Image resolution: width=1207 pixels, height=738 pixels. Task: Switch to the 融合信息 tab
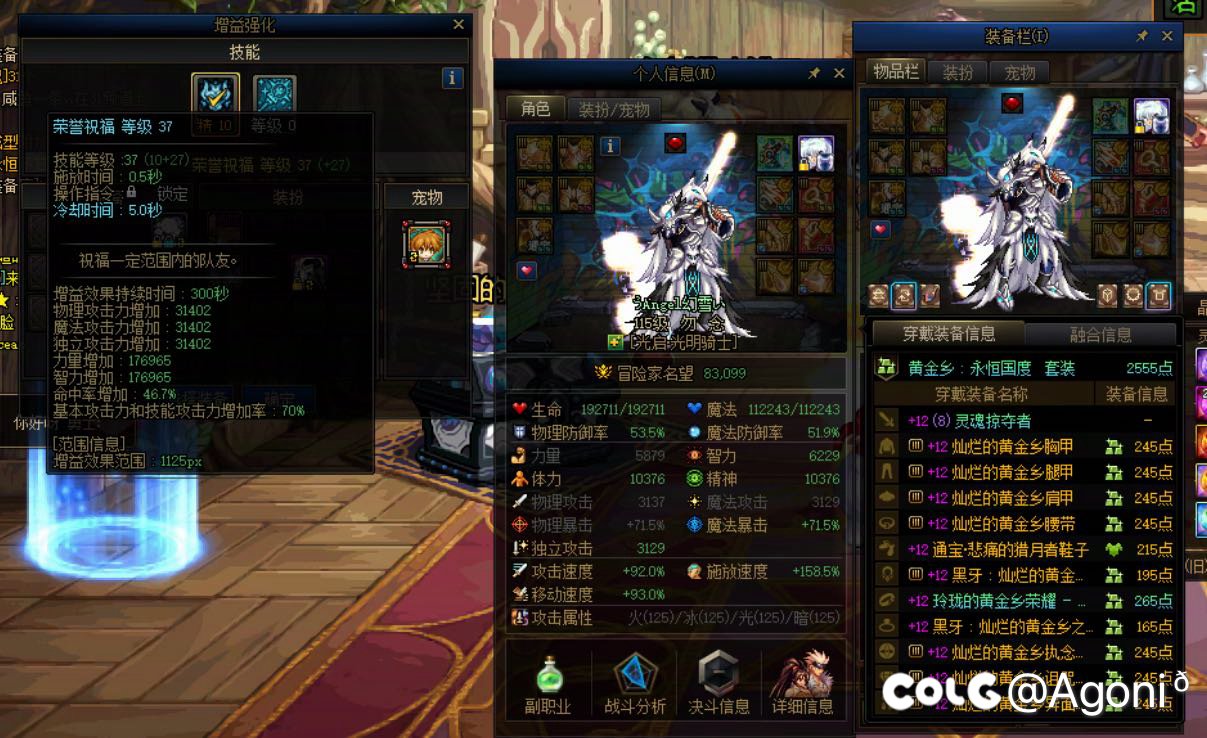tap(1100, 334)
